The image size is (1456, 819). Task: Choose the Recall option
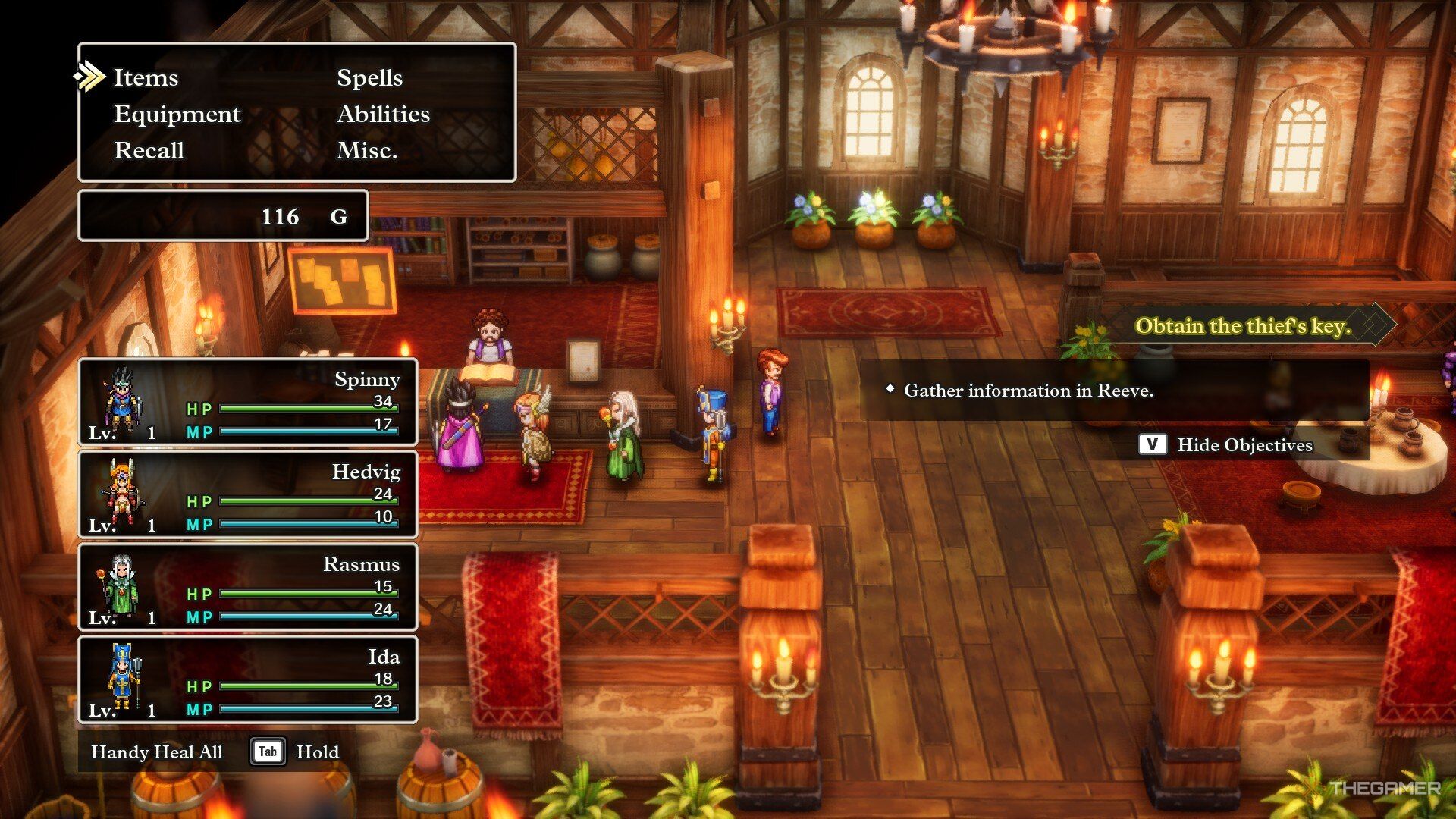[149, 150]
